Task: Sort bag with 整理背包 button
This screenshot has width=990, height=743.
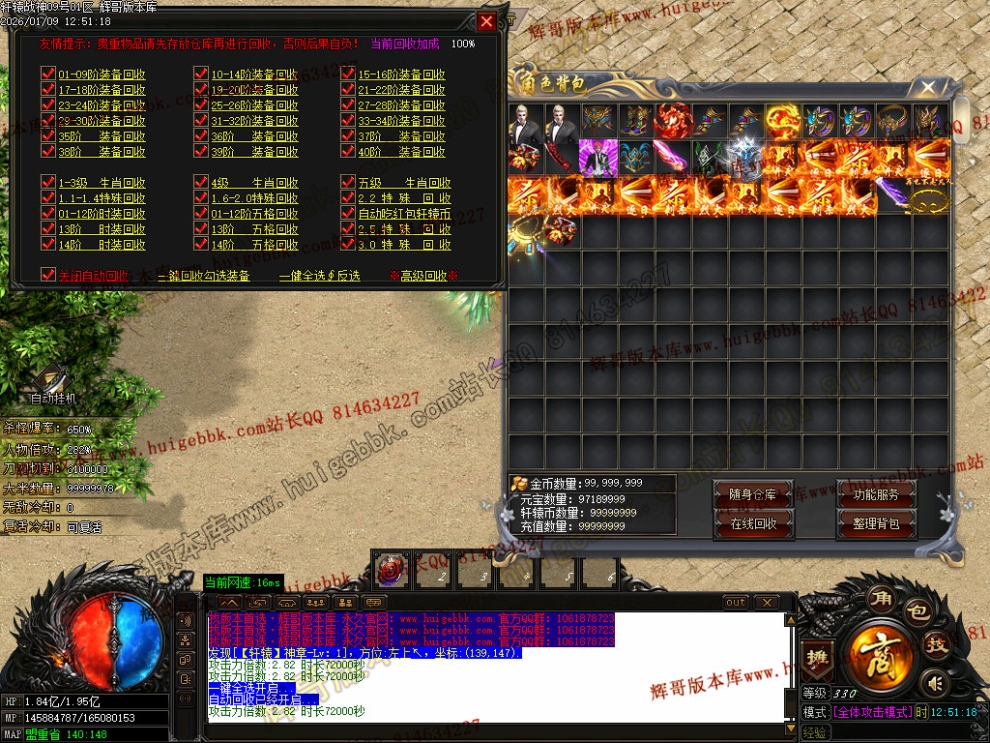Action: tap(876, 523)
